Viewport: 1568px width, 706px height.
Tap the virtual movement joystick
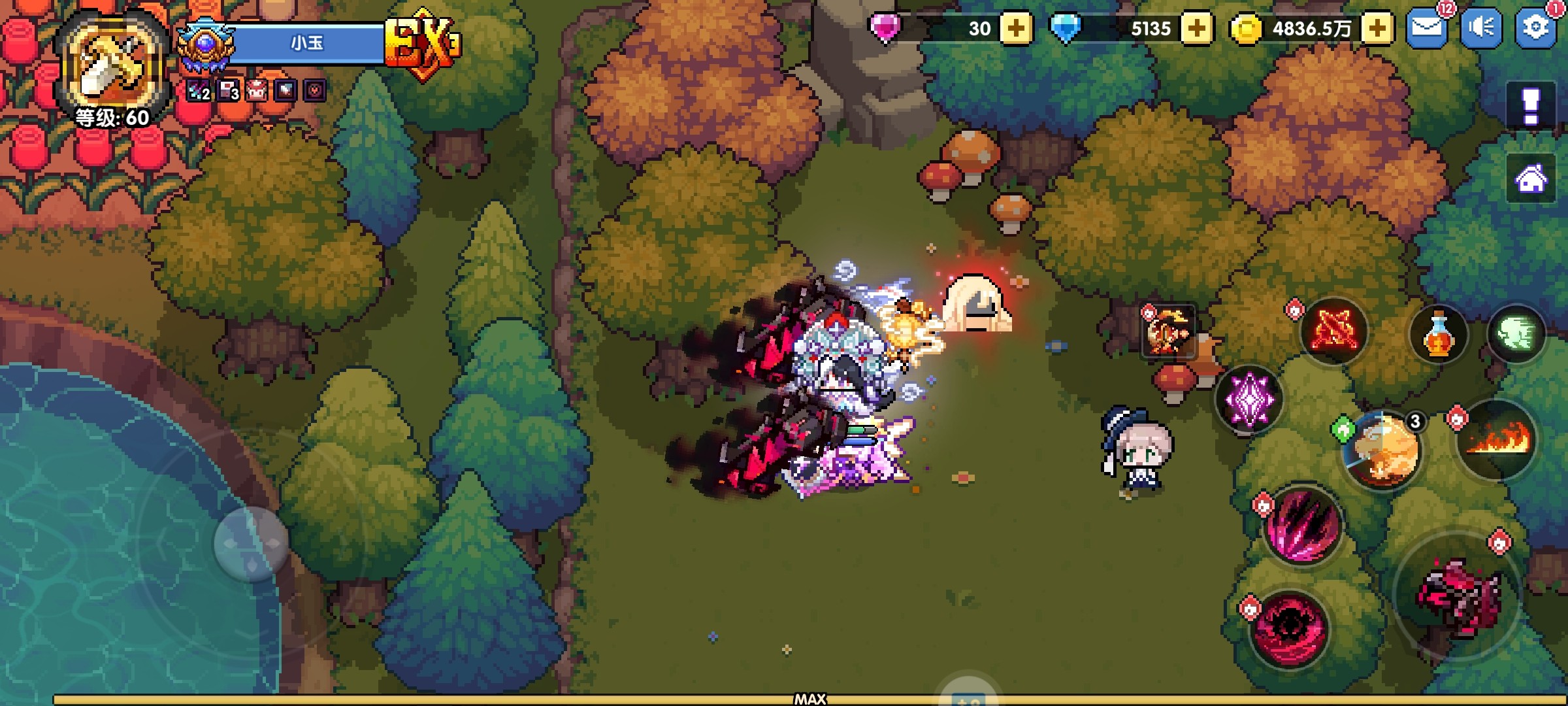click(x=252, y=543)
